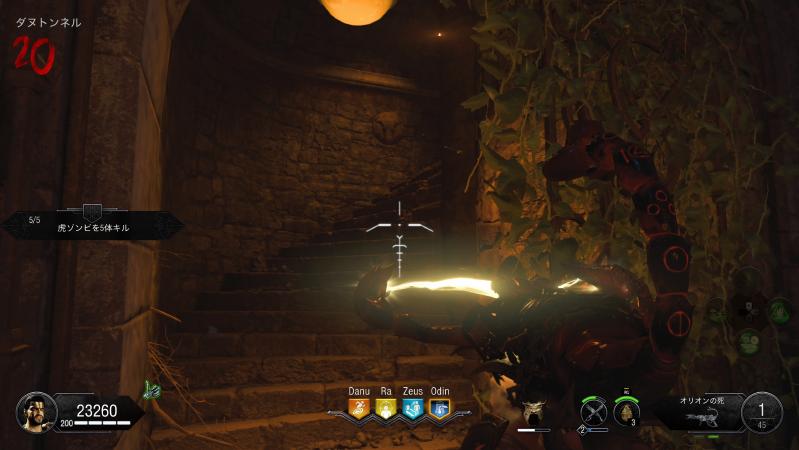
Task: Select the crossed-blades special weapon icon
Action: (594, 410)
